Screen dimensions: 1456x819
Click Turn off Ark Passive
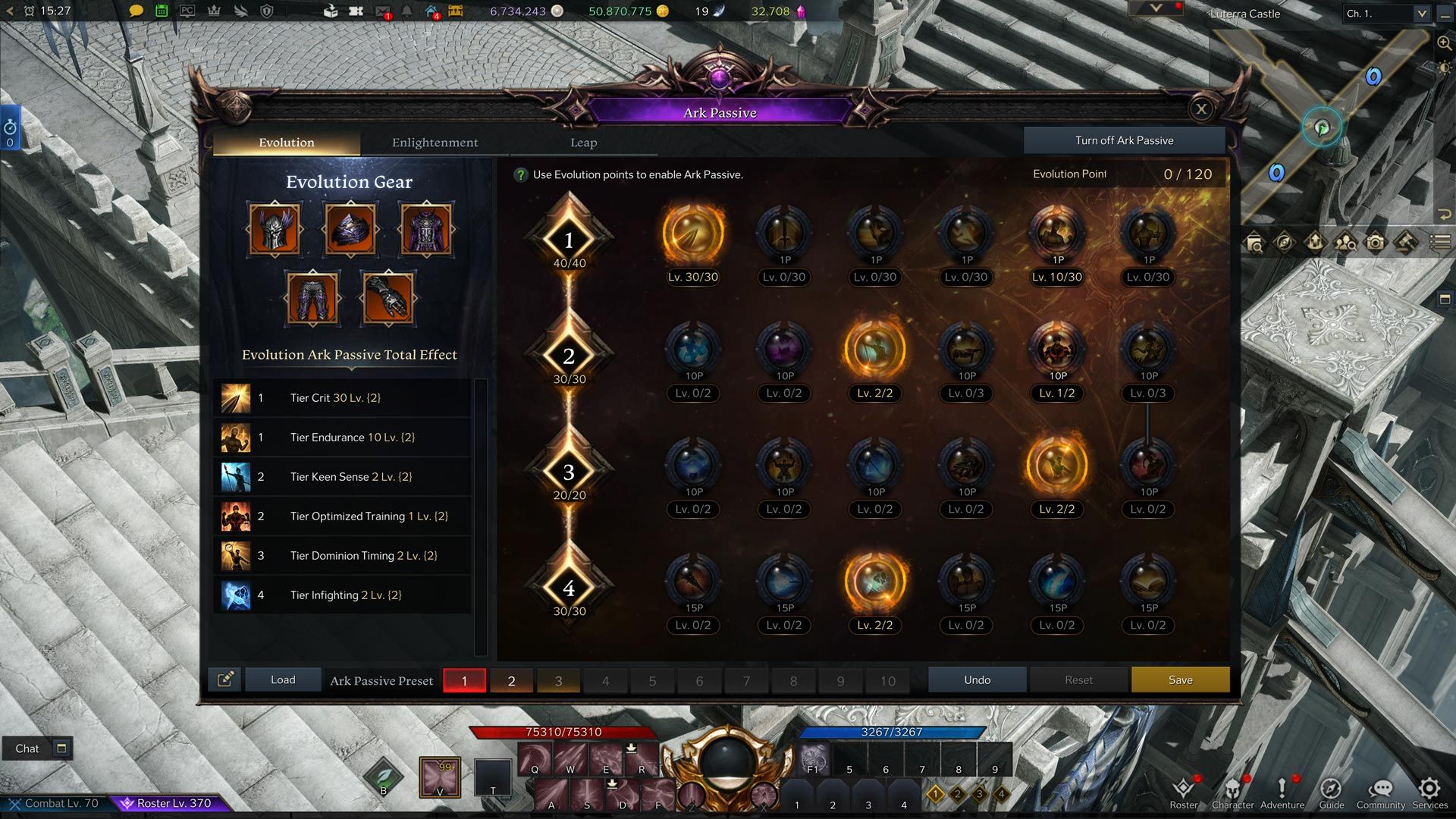pyautogui.click(x=1125, y=140)
